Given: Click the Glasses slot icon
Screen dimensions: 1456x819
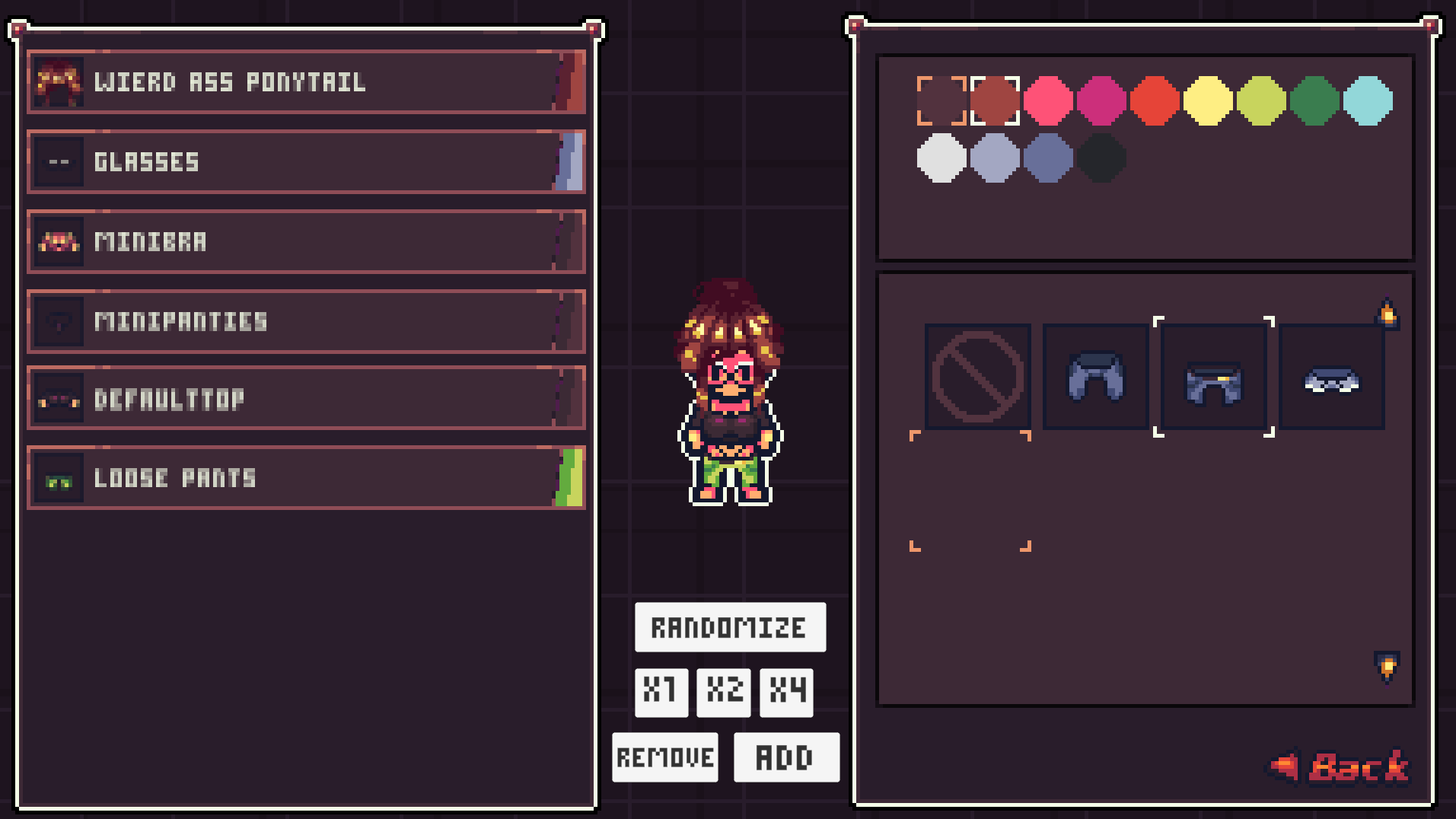Looking at the screenshot, I should point(59,161).
